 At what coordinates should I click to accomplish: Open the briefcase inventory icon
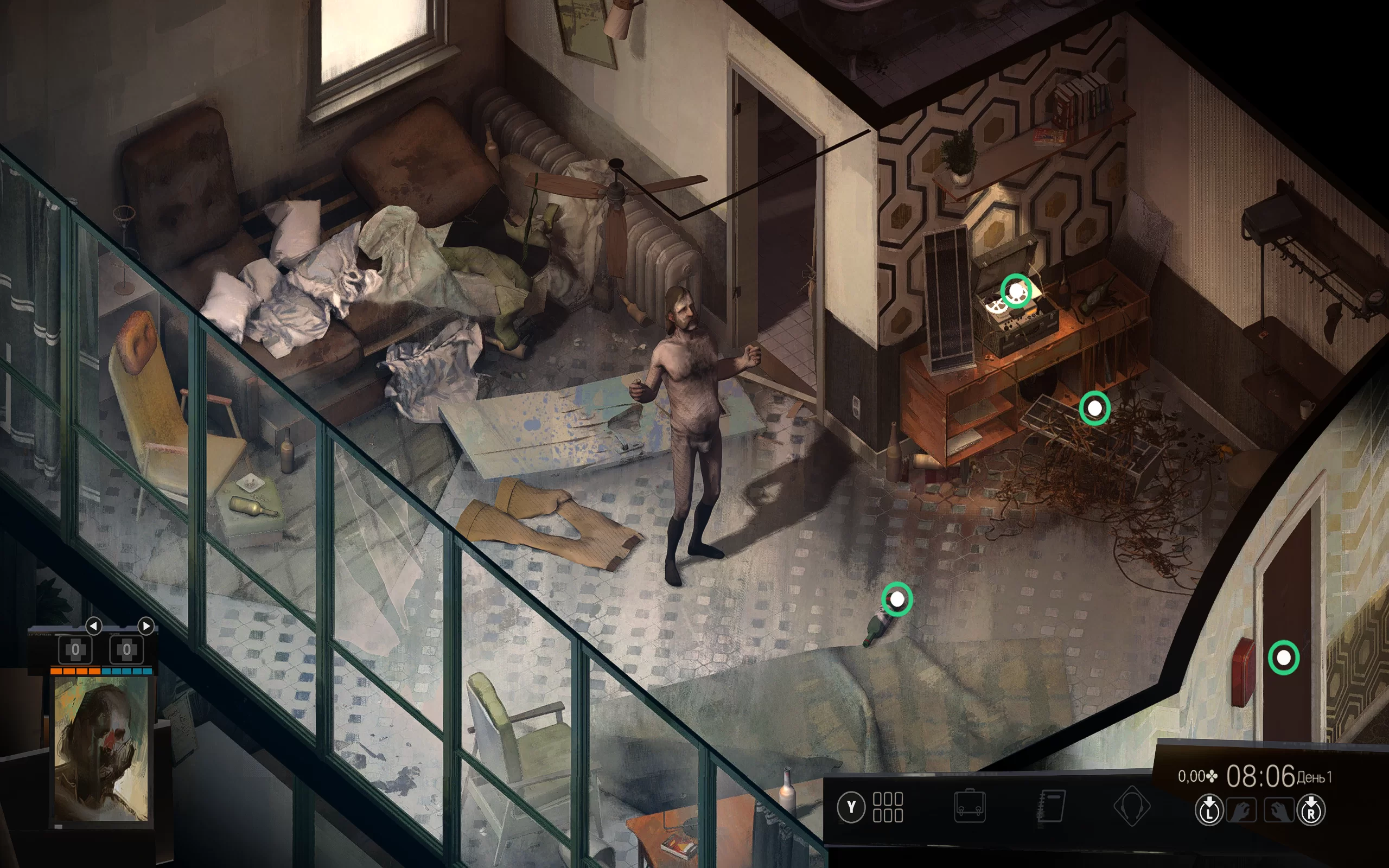click(x=970, y=807)
